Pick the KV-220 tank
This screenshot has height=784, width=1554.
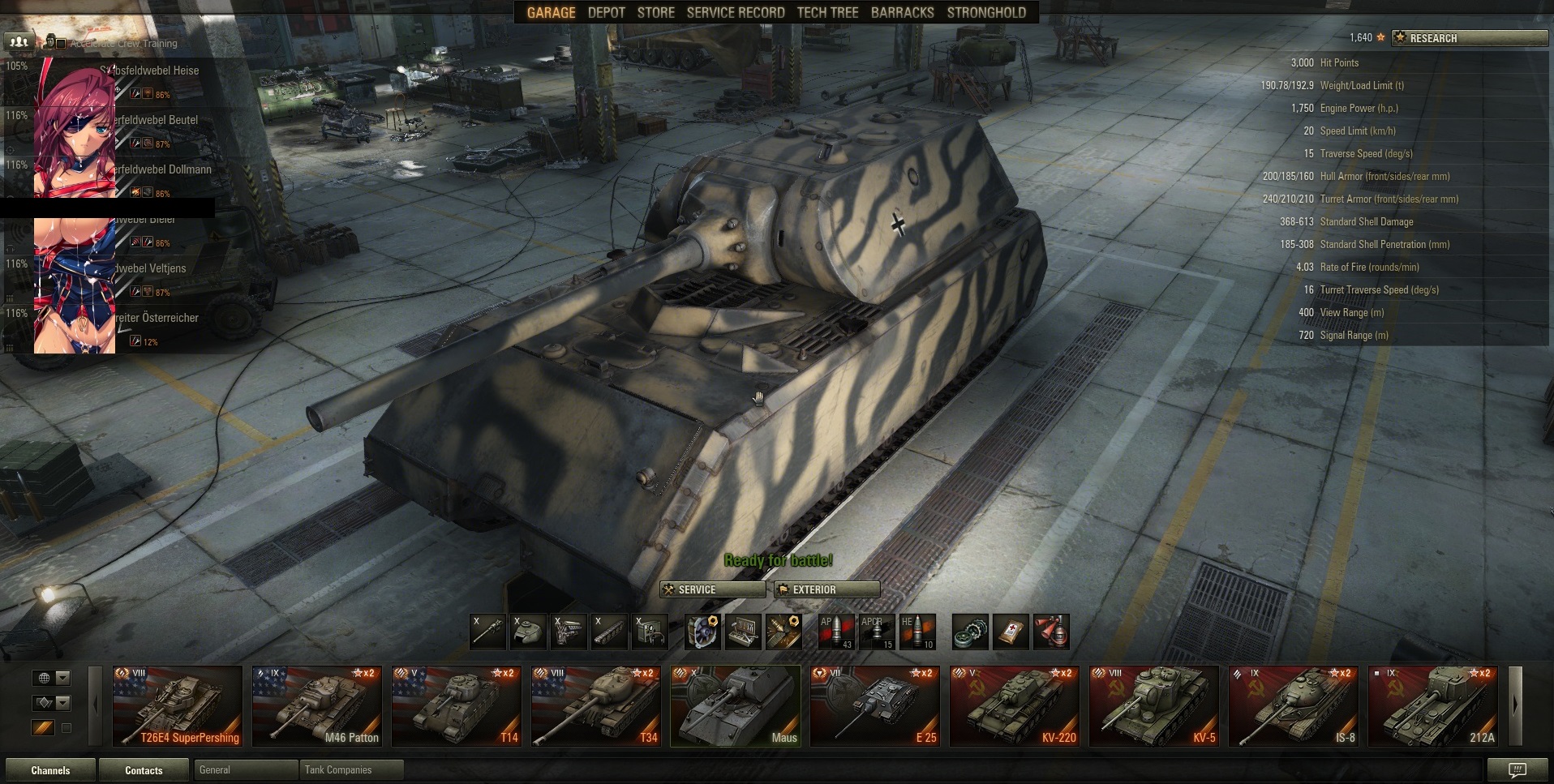coord(1015,705)
